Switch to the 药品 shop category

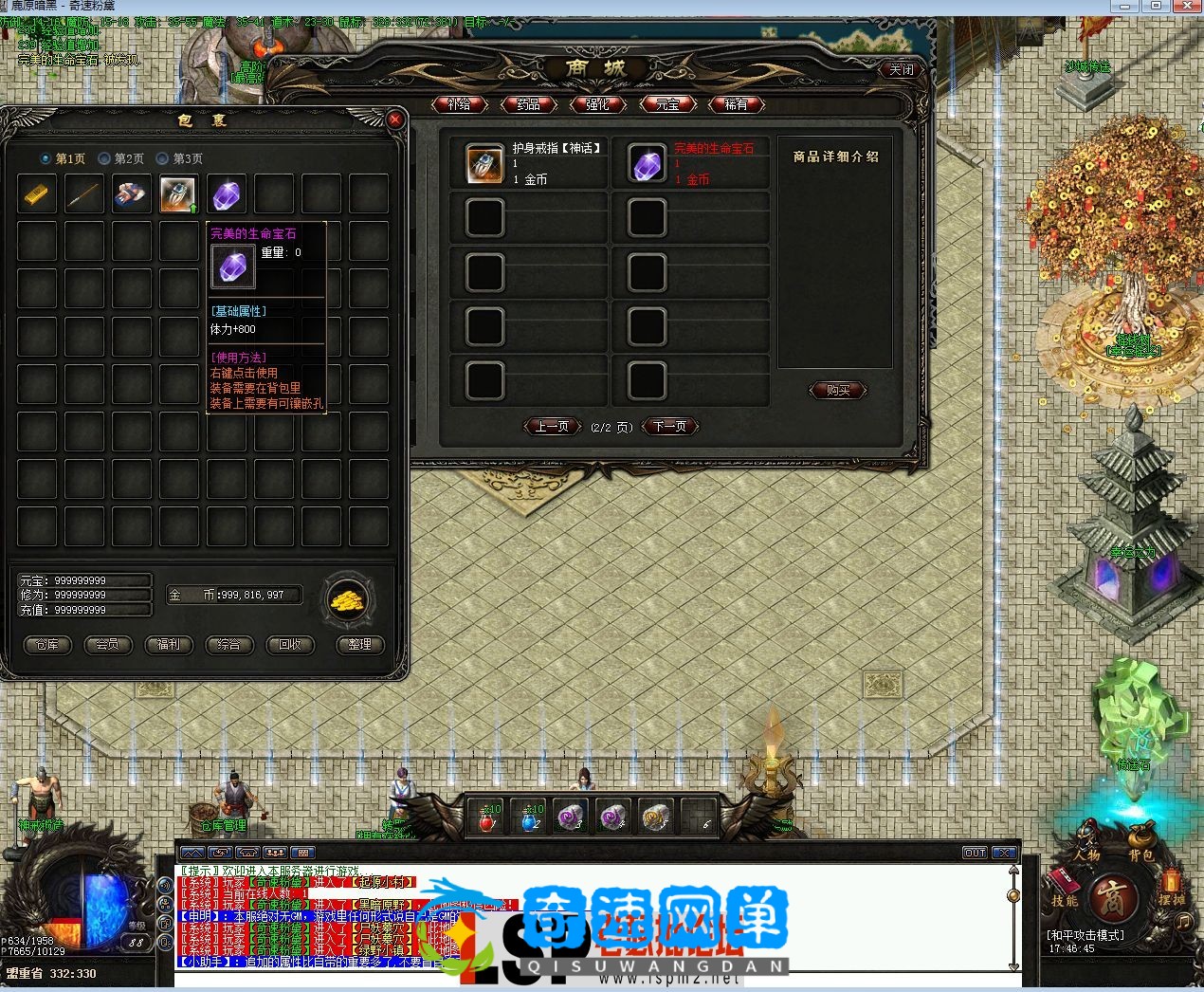tap(528, 104)
